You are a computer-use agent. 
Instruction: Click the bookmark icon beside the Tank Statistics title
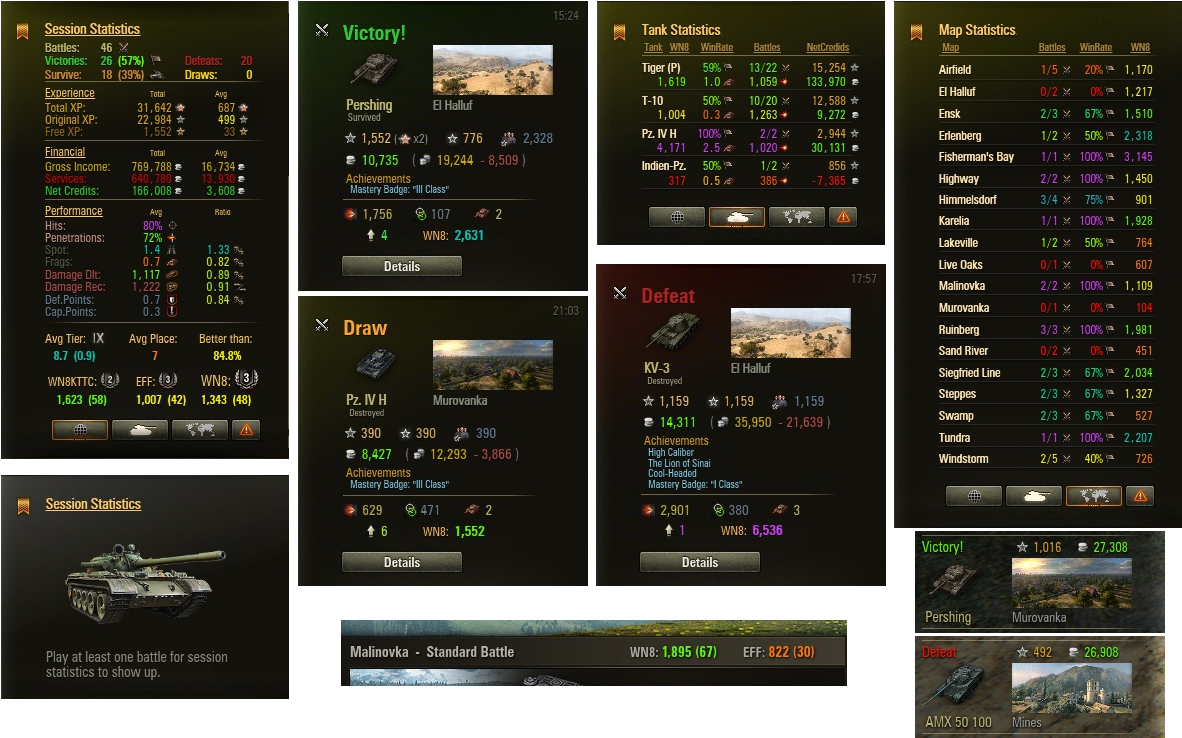[x=620, y=31]
